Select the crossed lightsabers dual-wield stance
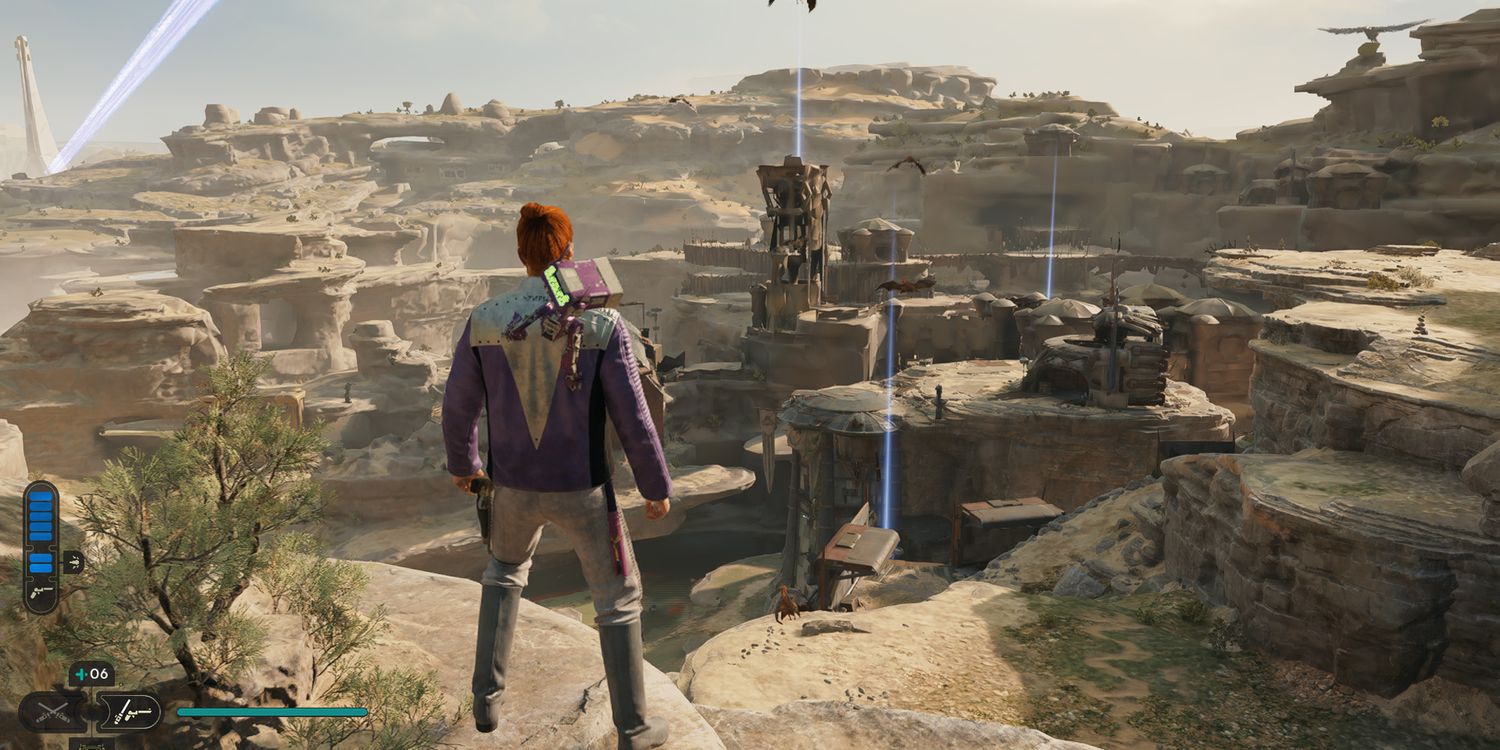 [x=51, y=712]
